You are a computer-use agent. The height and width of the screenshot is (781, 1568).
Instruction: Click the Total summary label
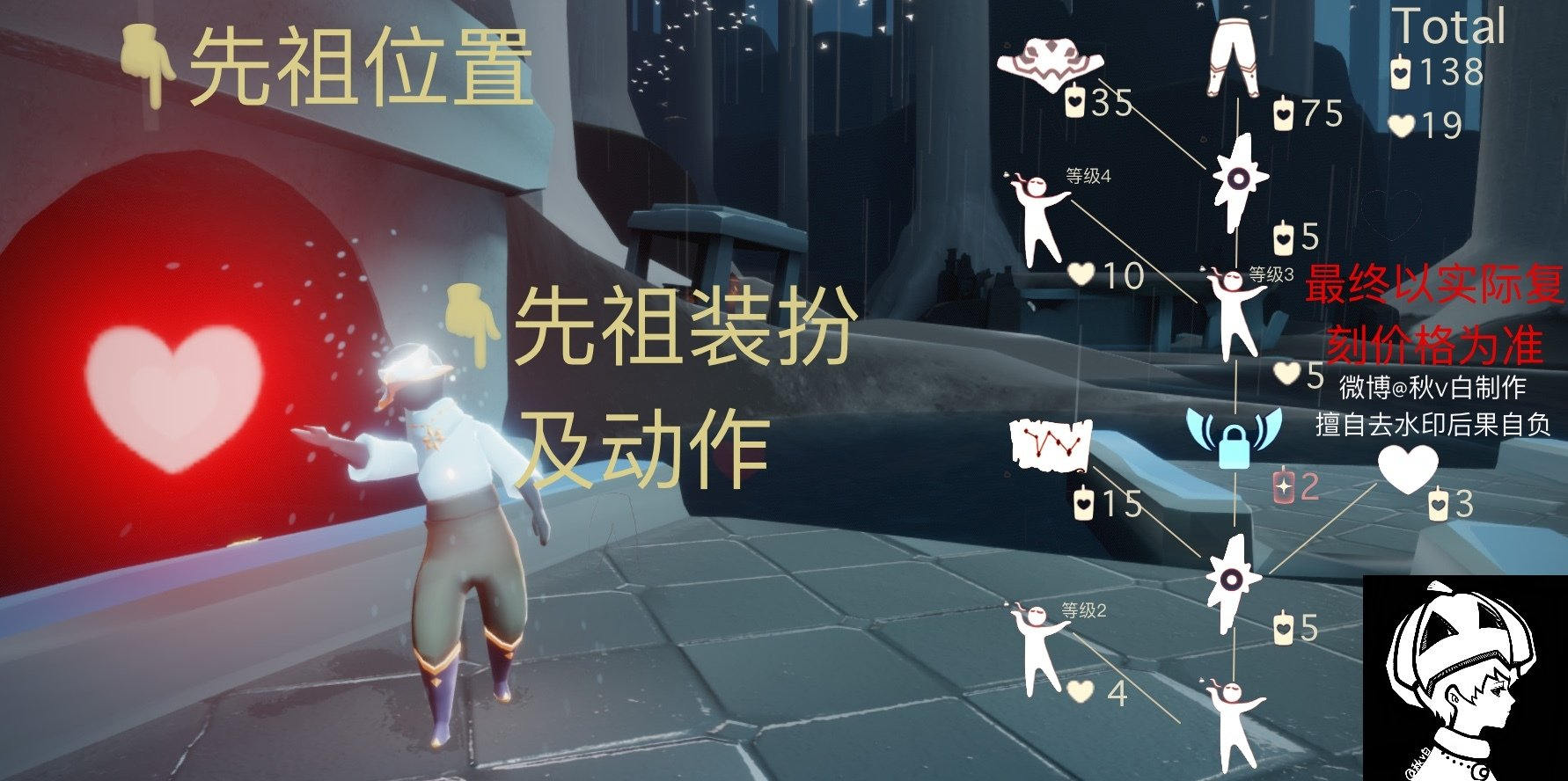(1454, 29)
